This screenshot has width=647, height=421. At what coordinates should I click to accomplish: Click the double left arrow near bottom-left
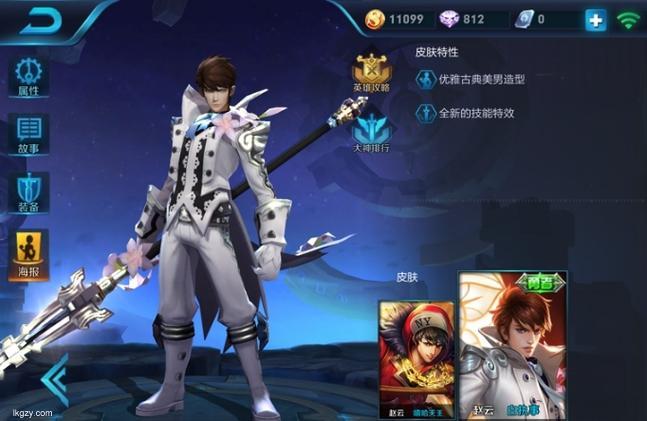56,379
